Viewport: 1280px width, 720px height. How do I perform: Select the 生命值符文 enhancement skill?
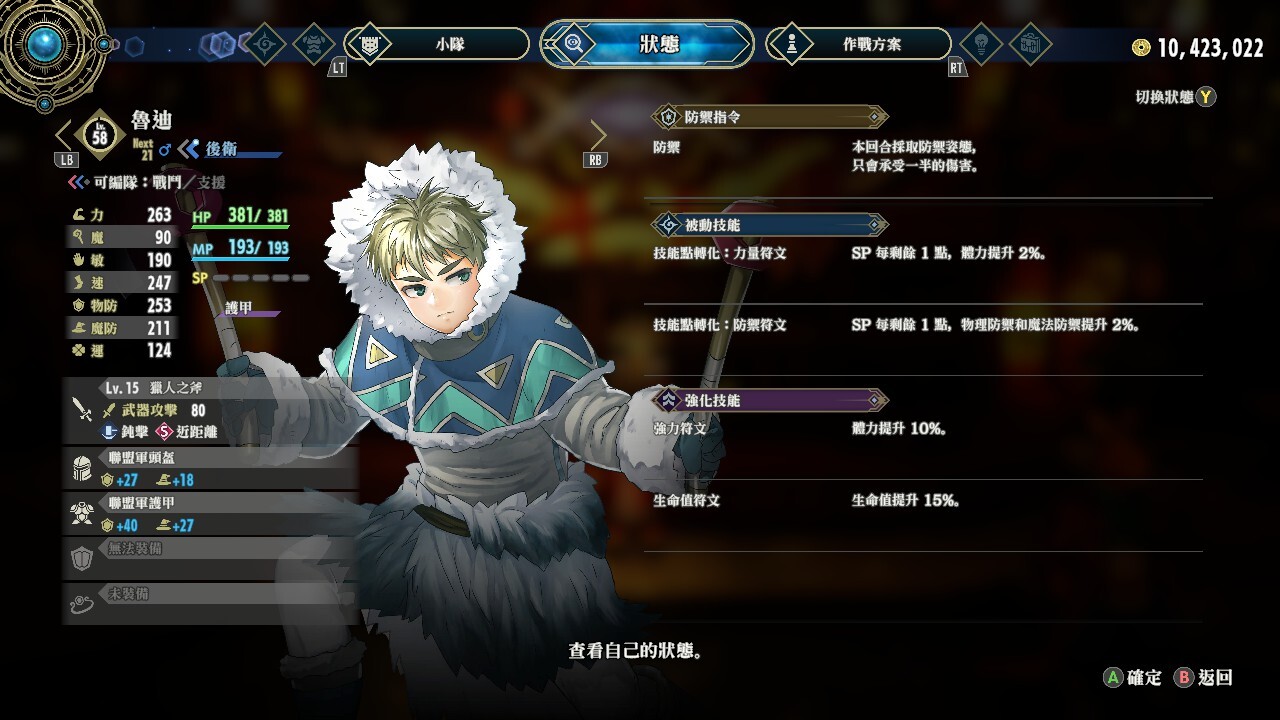click(922, 501)
